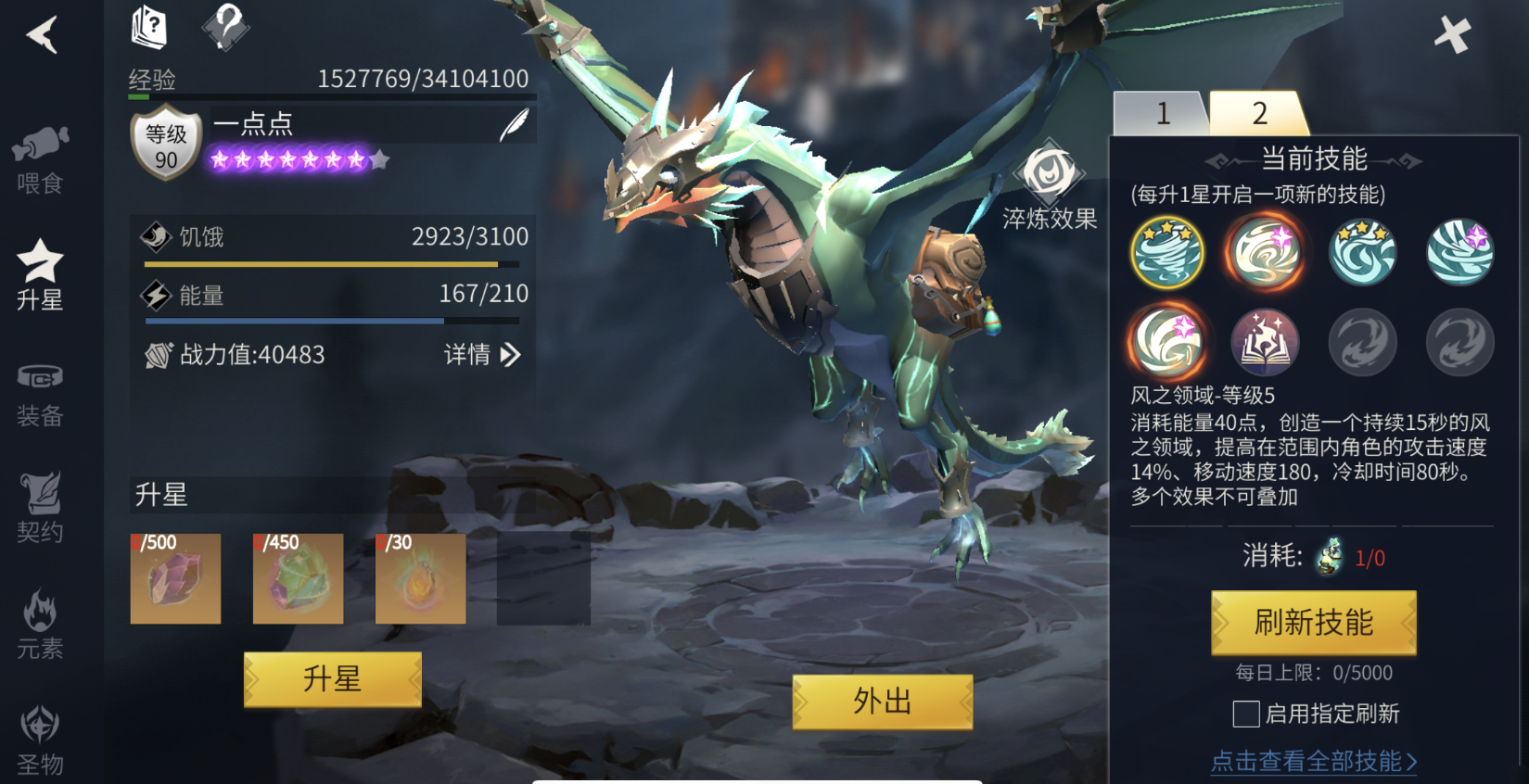This screenshot has height=784, width=1529.
Task: Click the yellow 升星 button
Action: click(x=332, y=679)
